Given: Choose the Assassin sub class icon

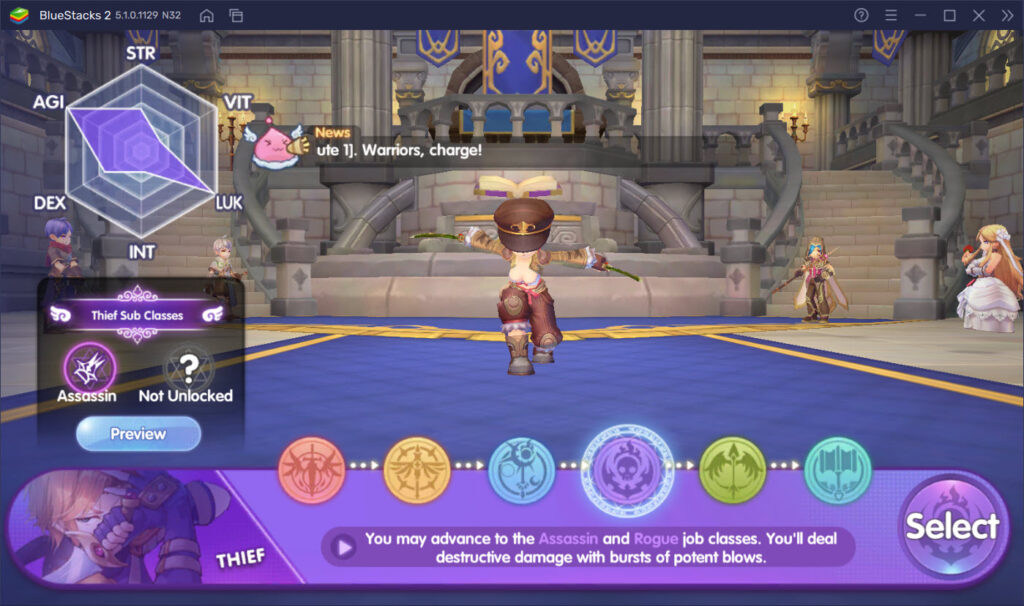Looking at the screenshot, I should point(90,367).
